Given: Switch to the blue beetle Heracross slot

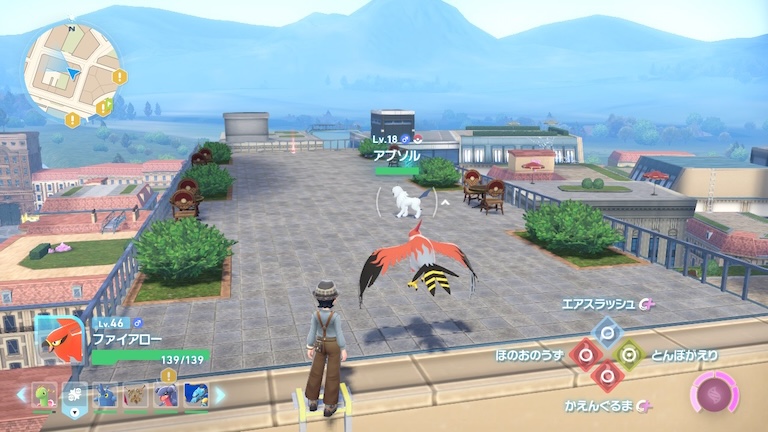Looking at the screenshot, I should tap(105, 395).
